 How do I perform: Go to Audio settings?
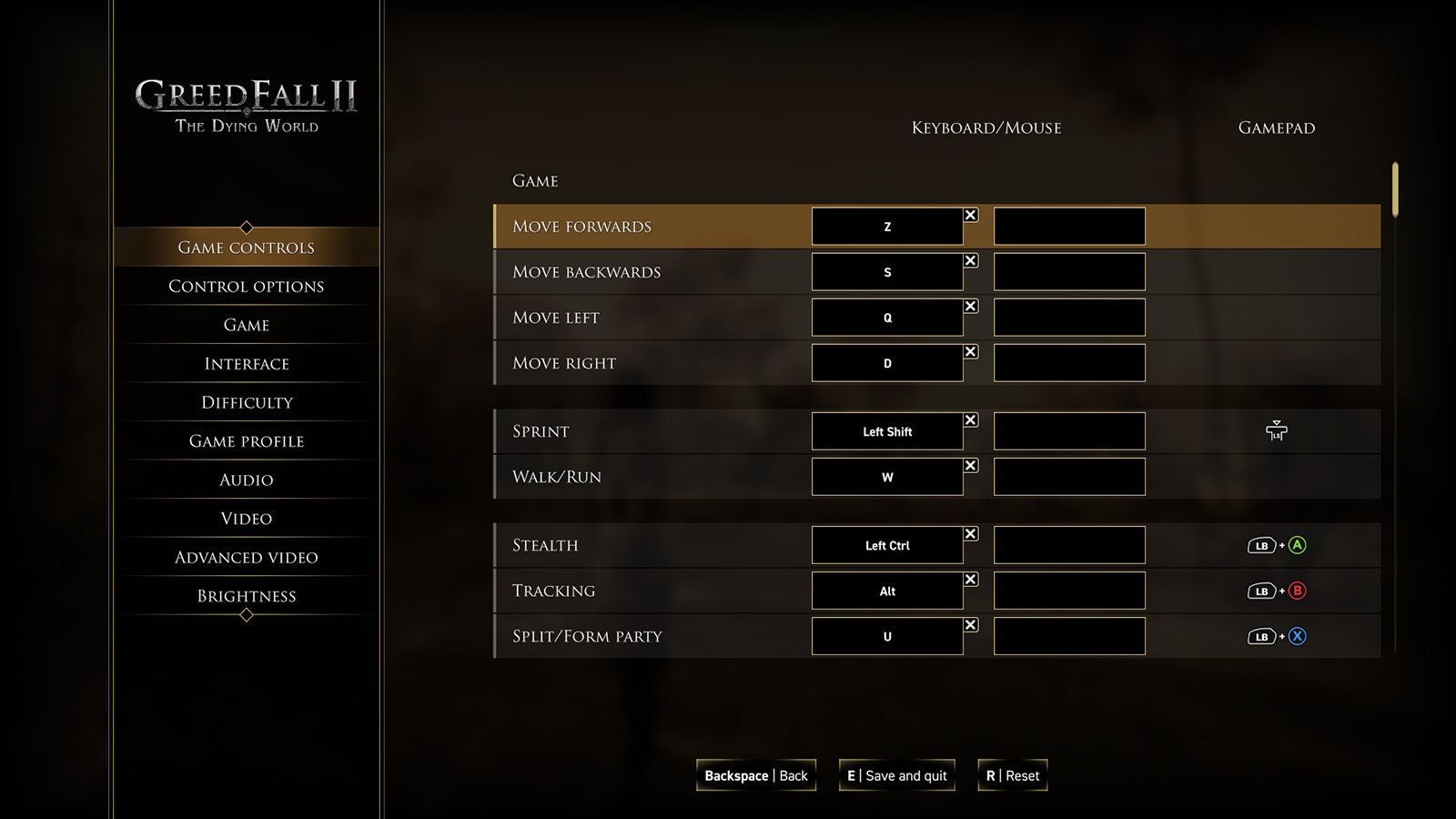(246, 480)
